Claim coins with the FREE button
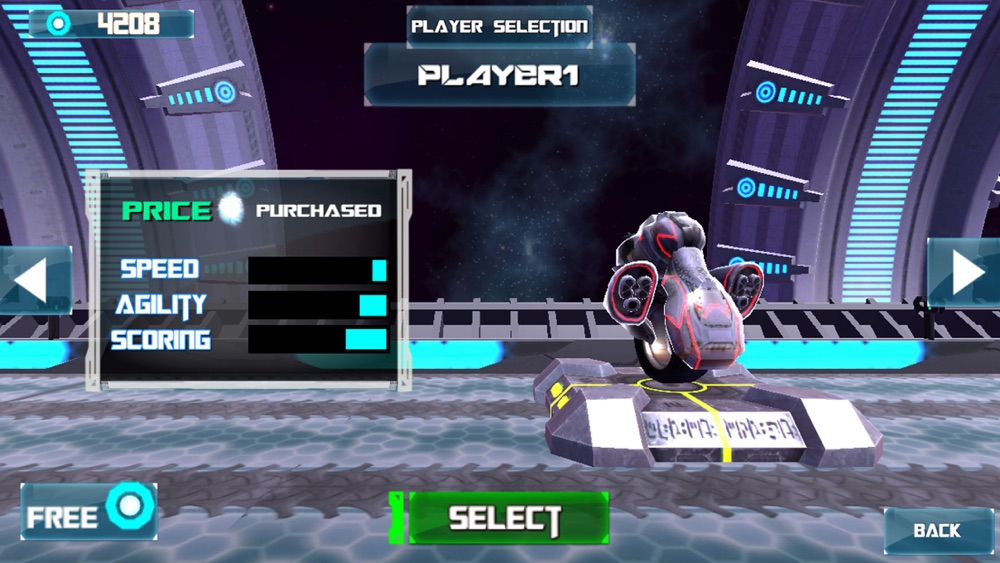This screenshot has height=563, width=1000. click(x=88, y=512)
